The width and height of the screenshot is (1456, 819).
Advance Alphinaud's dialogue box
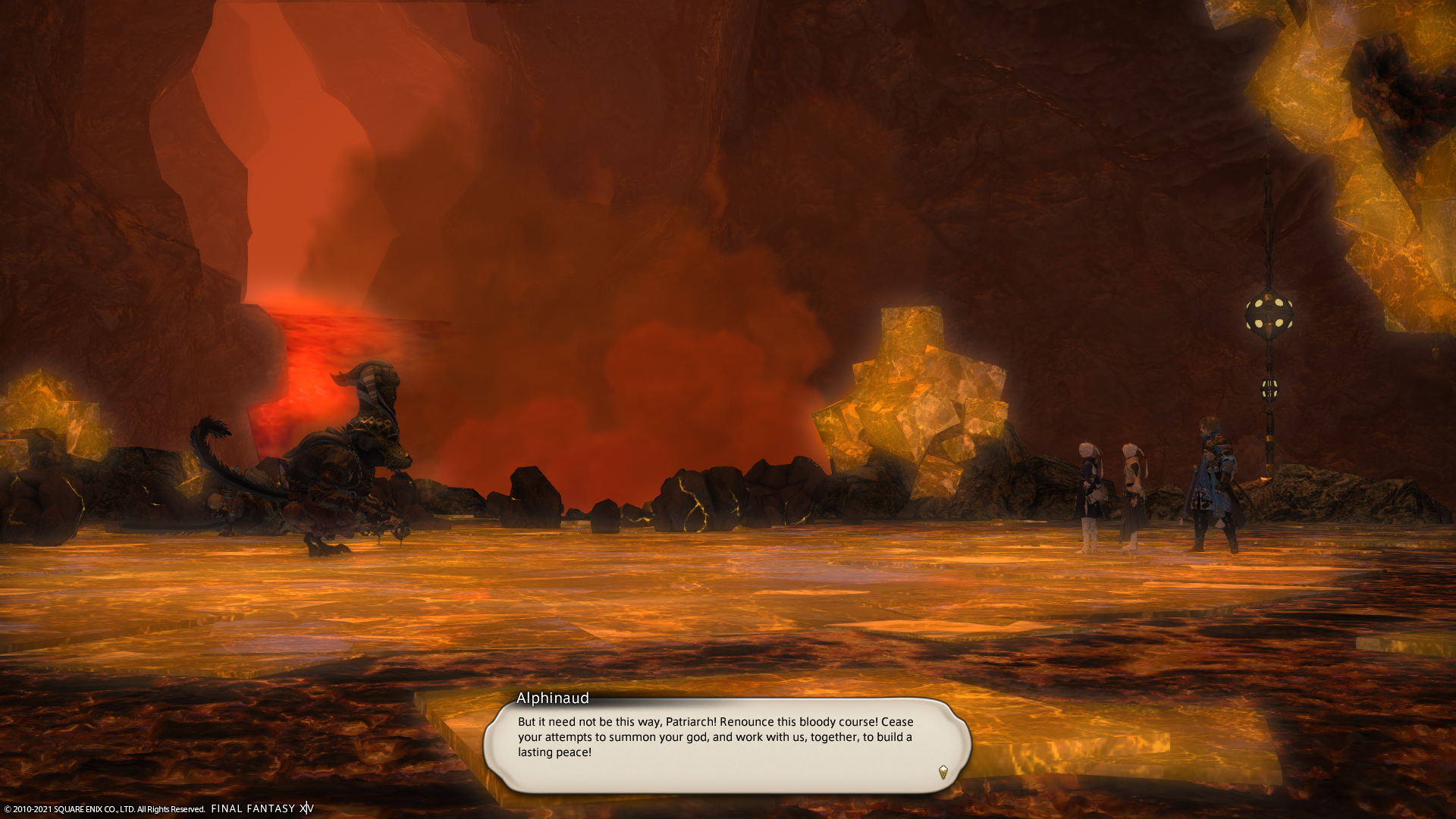pos(726,745)
